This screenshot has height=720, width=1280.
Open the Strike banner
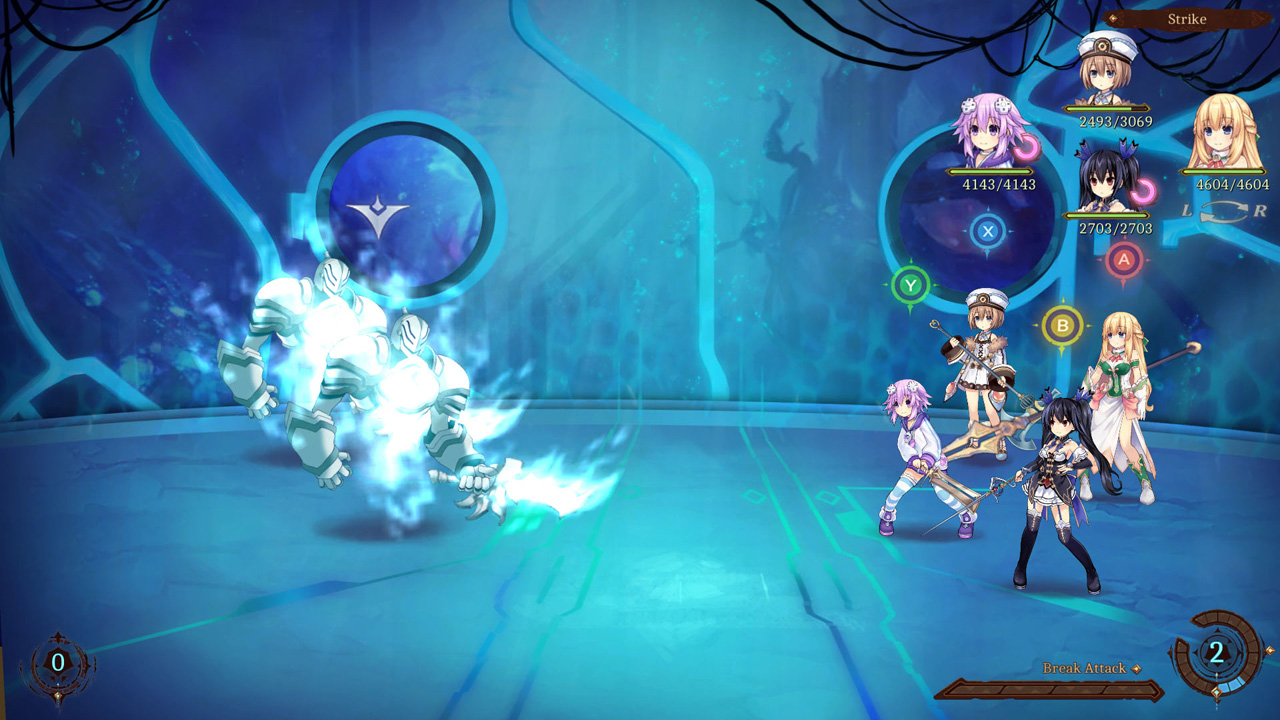pos(1188,18)
